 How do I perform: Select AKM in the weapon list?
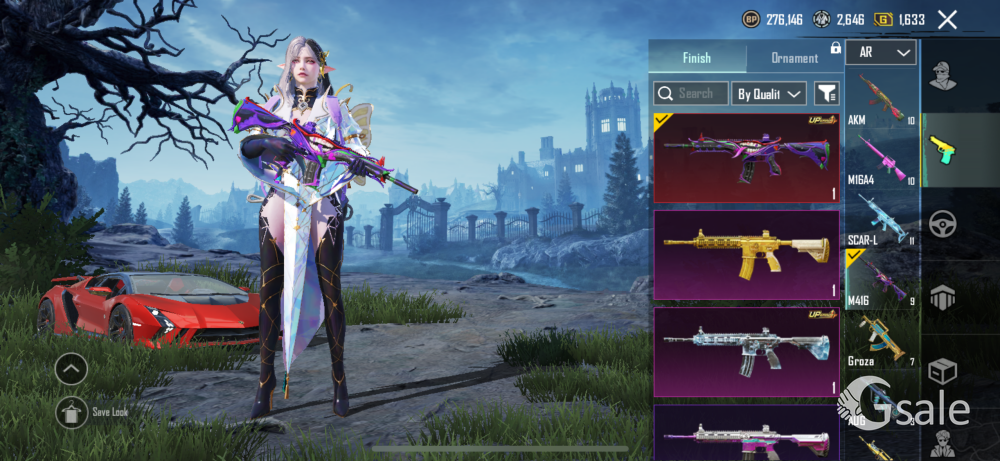[881, 99]
